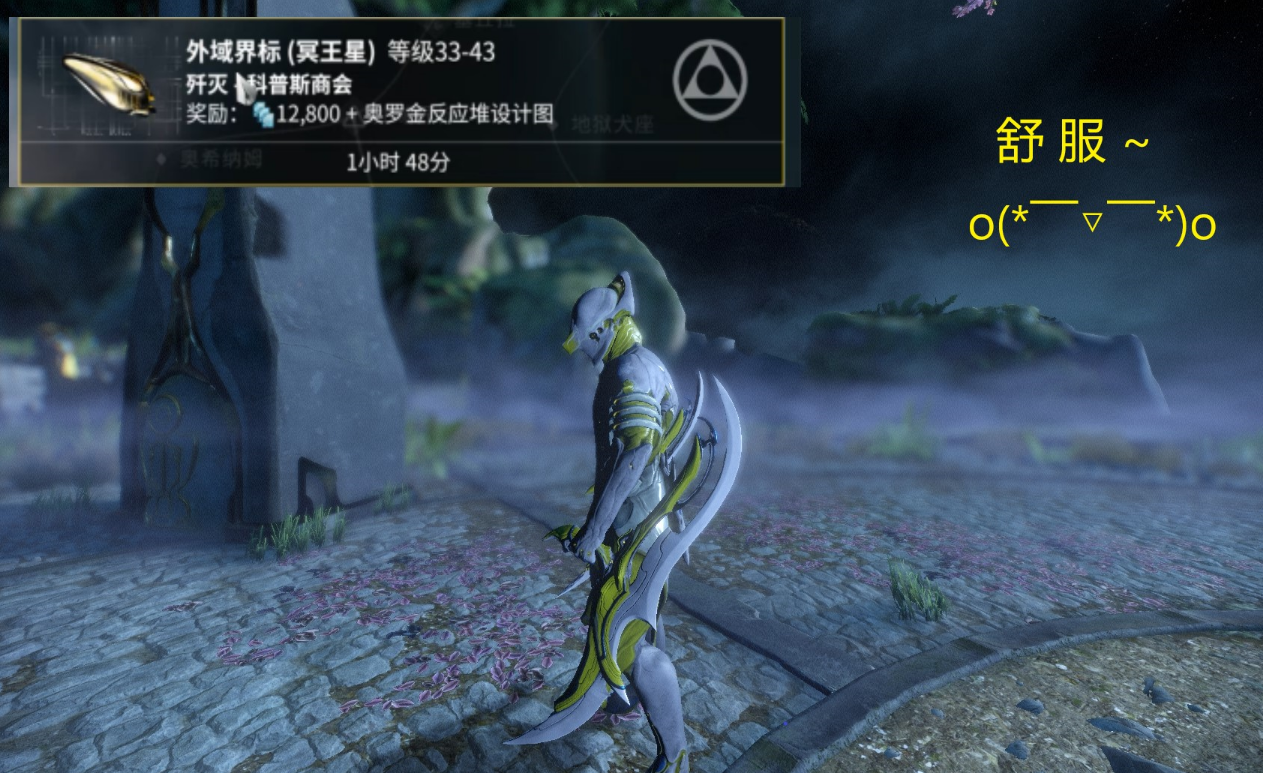1263x773 pixels.
Task: Click the Corpus faction emblem in the alert
Action: [x=710, y=81]
